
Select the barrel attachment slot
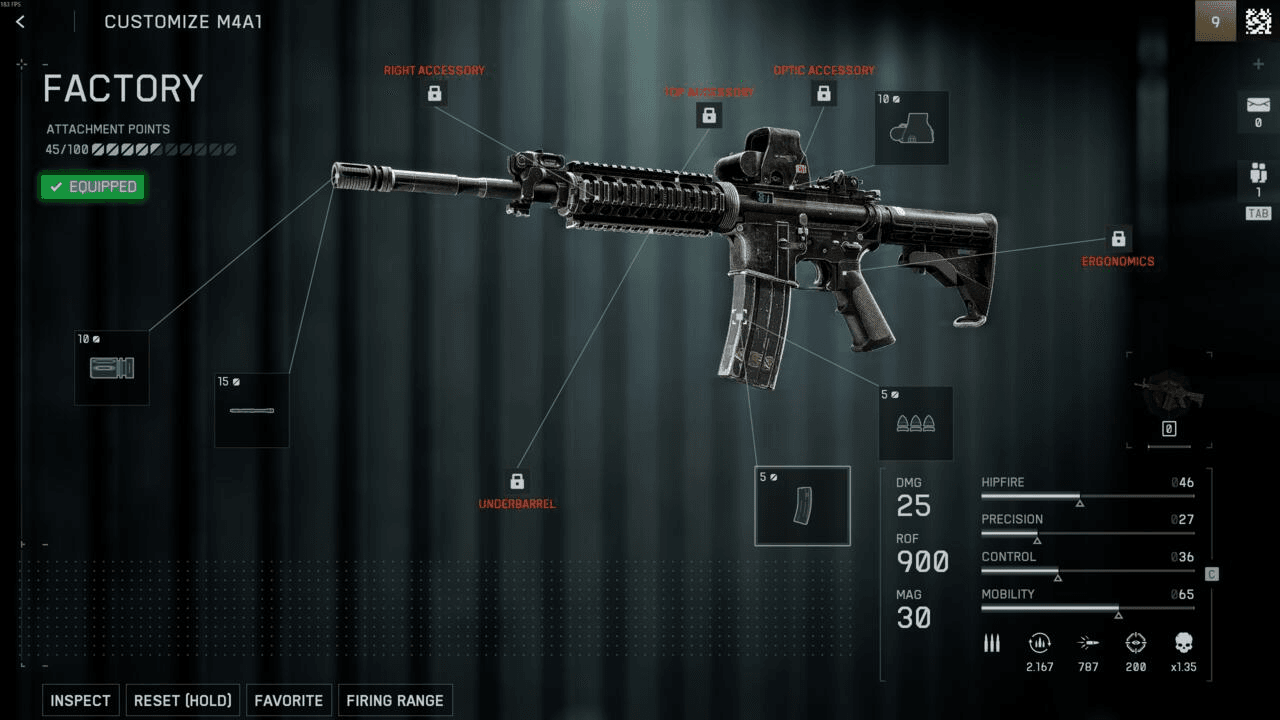point(252,410)
